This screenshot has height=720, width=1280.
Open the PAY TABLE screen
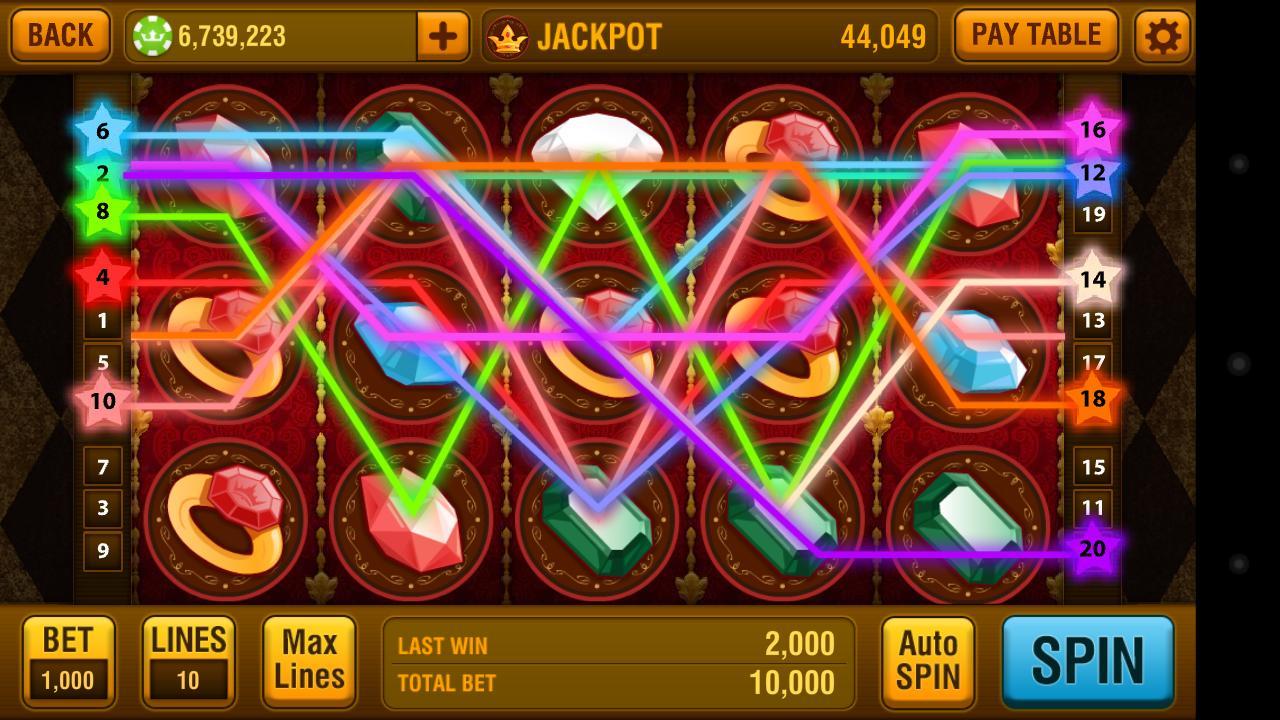point(1036,35)
